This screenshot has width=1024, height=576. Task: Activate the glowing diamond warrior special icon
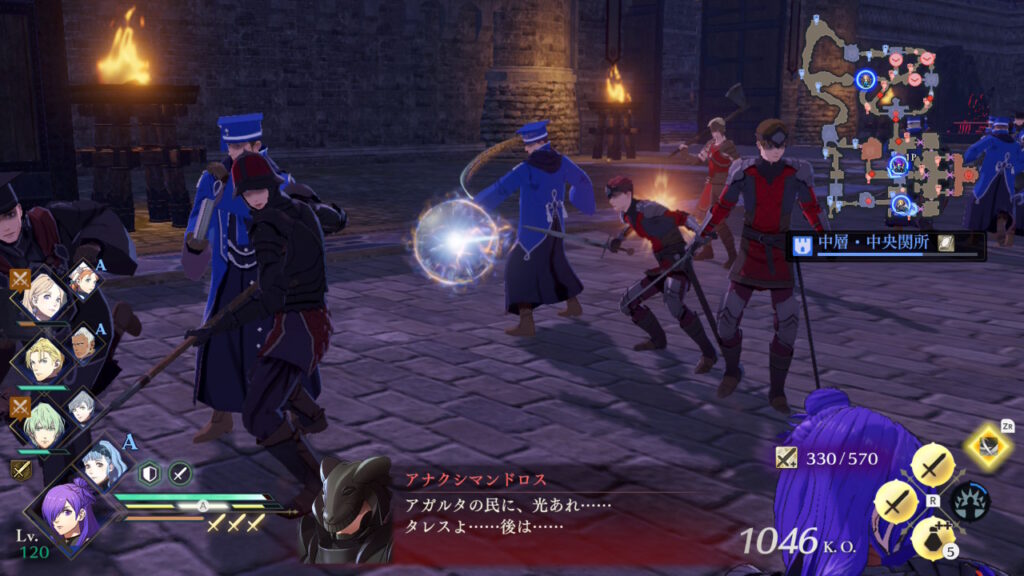tap(989, 446)
